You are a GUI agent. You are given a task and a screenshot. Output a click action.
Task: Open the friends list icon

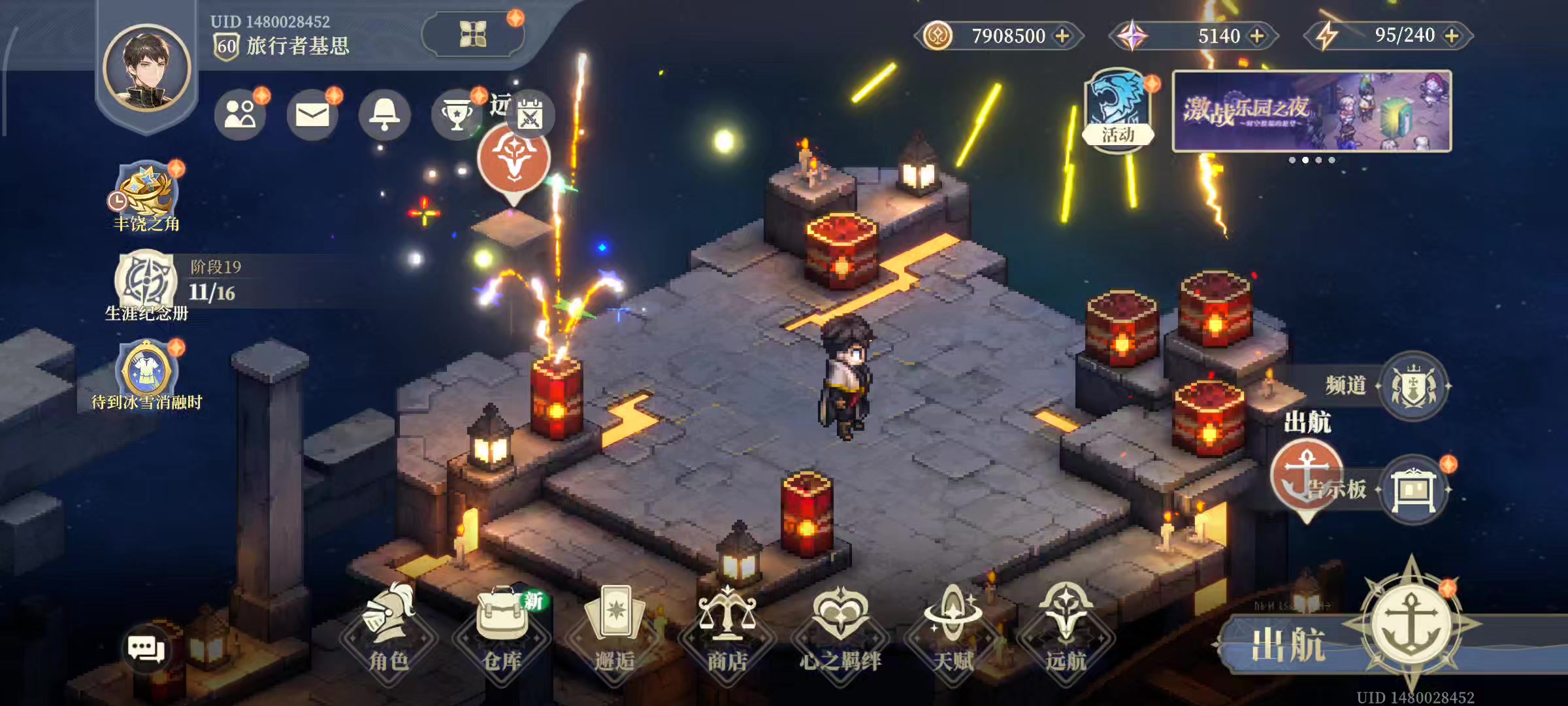tap(240, 114)
